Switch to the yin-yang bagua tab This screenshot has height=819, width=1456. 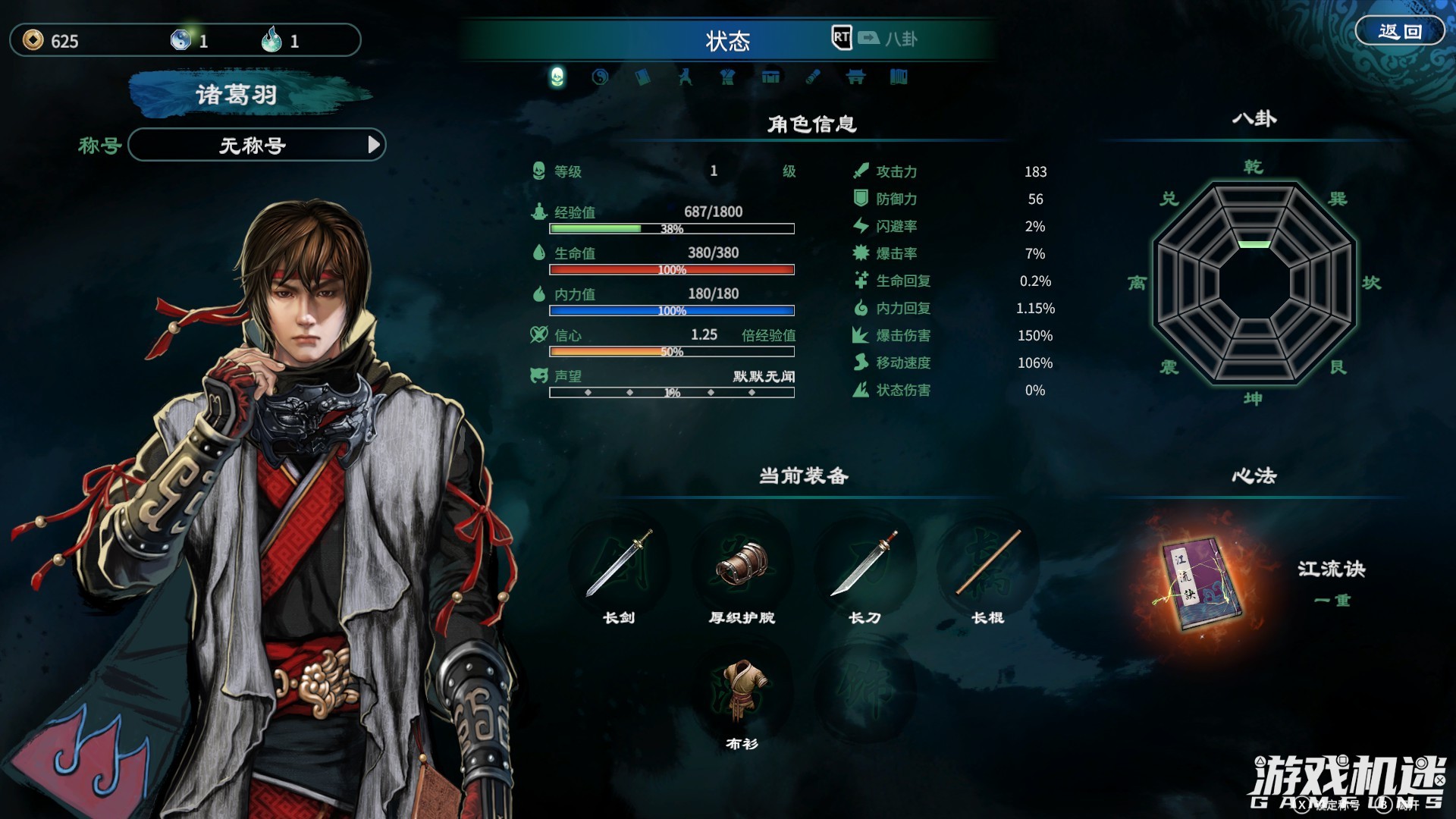(600, 77)
